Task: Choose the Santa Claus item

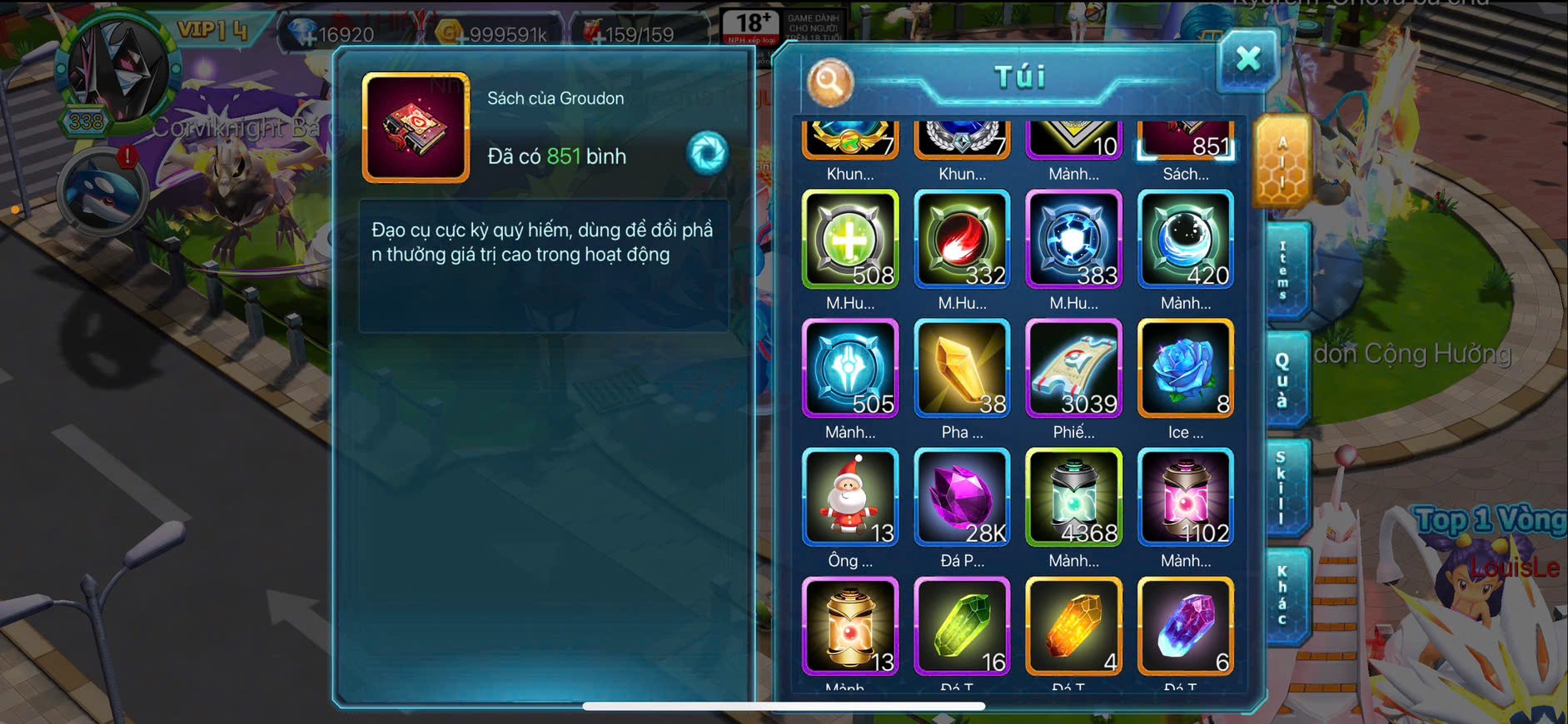Action: click(850, 498)
